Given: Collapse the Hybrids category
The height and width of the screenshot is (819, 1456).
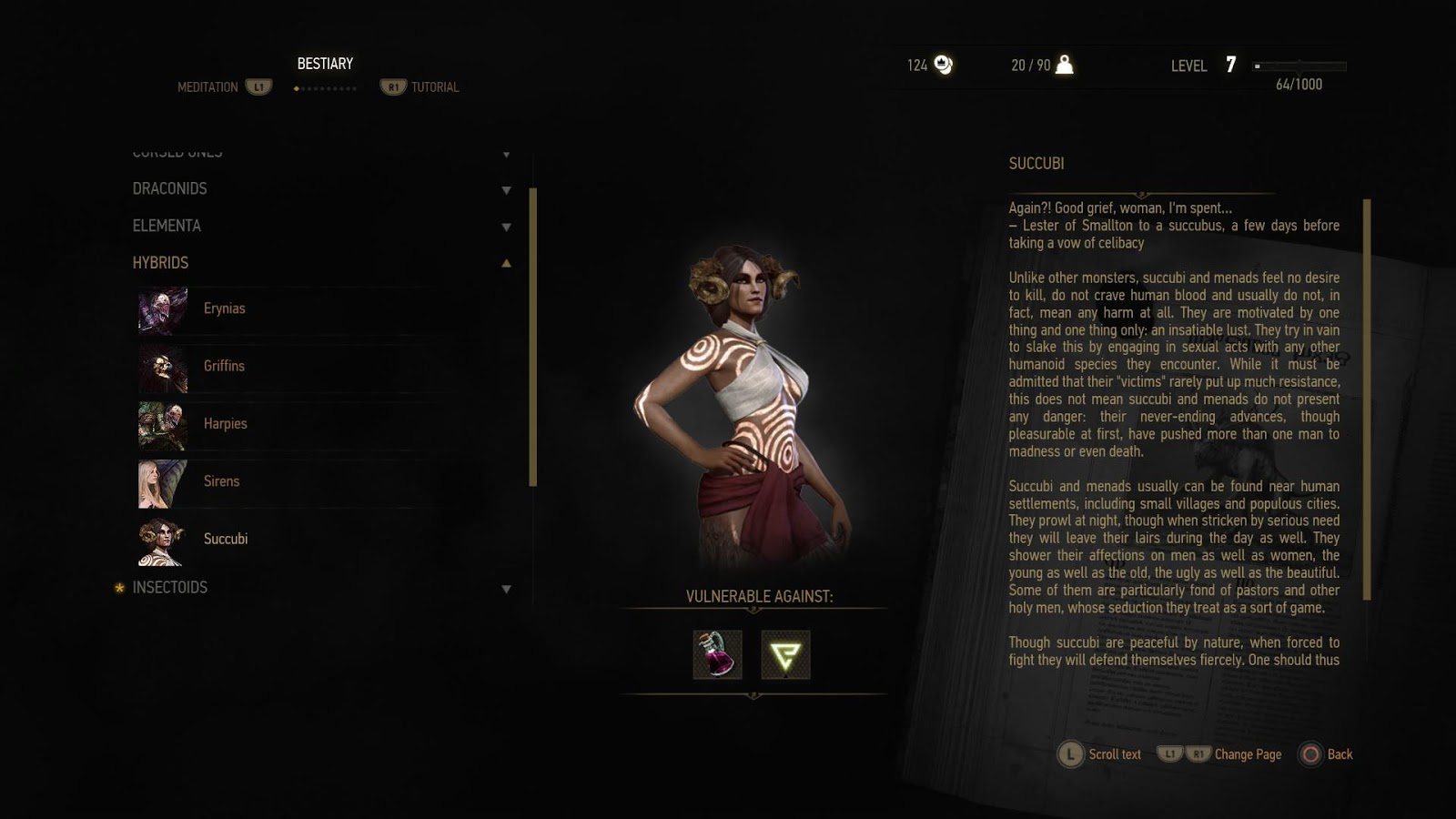Looking at the screenshot, I should click(x=161, y=263).
